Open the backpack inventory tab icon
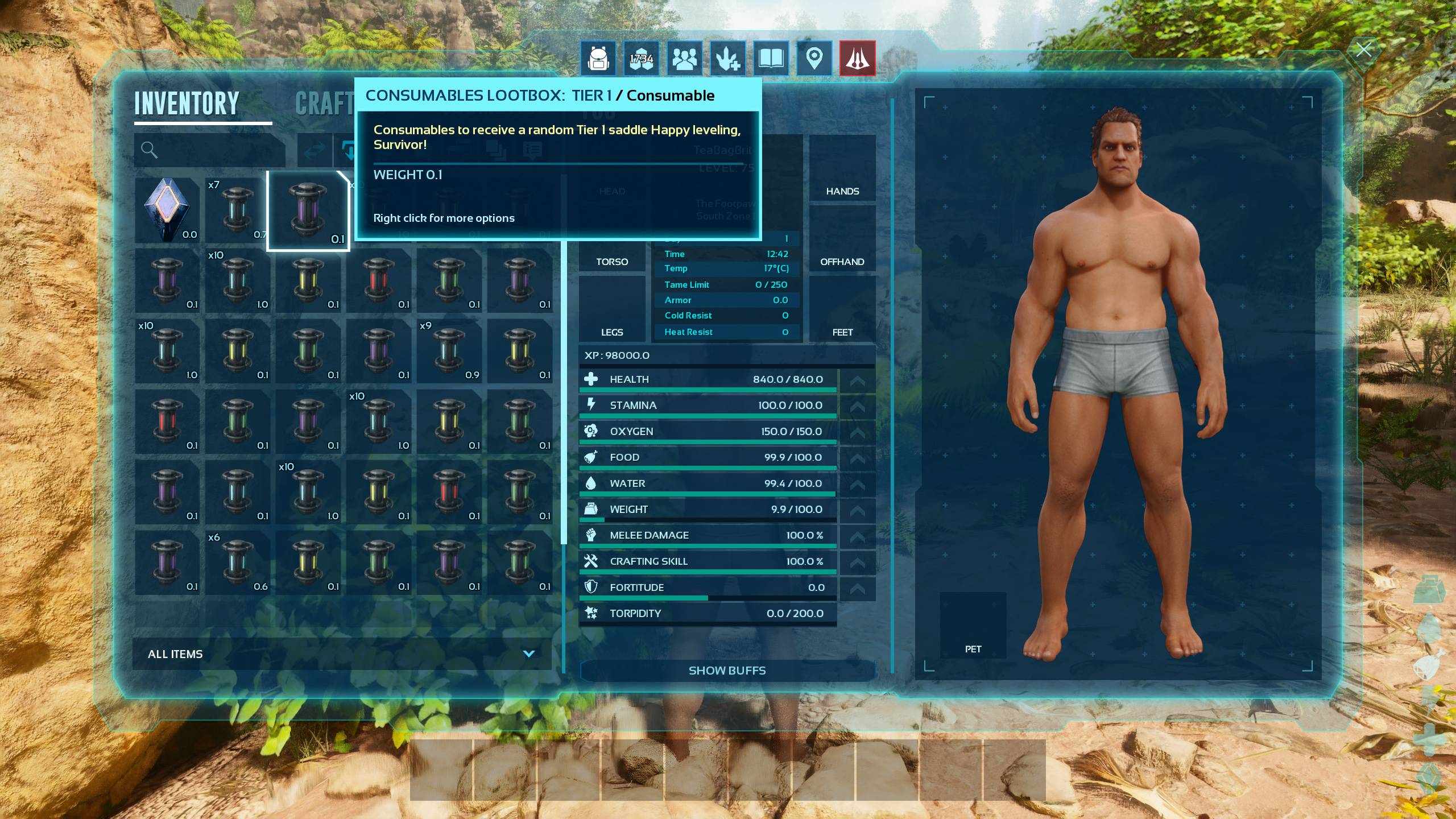The width and height of the screenshot is (1456, 819). [x=598, y=58]
